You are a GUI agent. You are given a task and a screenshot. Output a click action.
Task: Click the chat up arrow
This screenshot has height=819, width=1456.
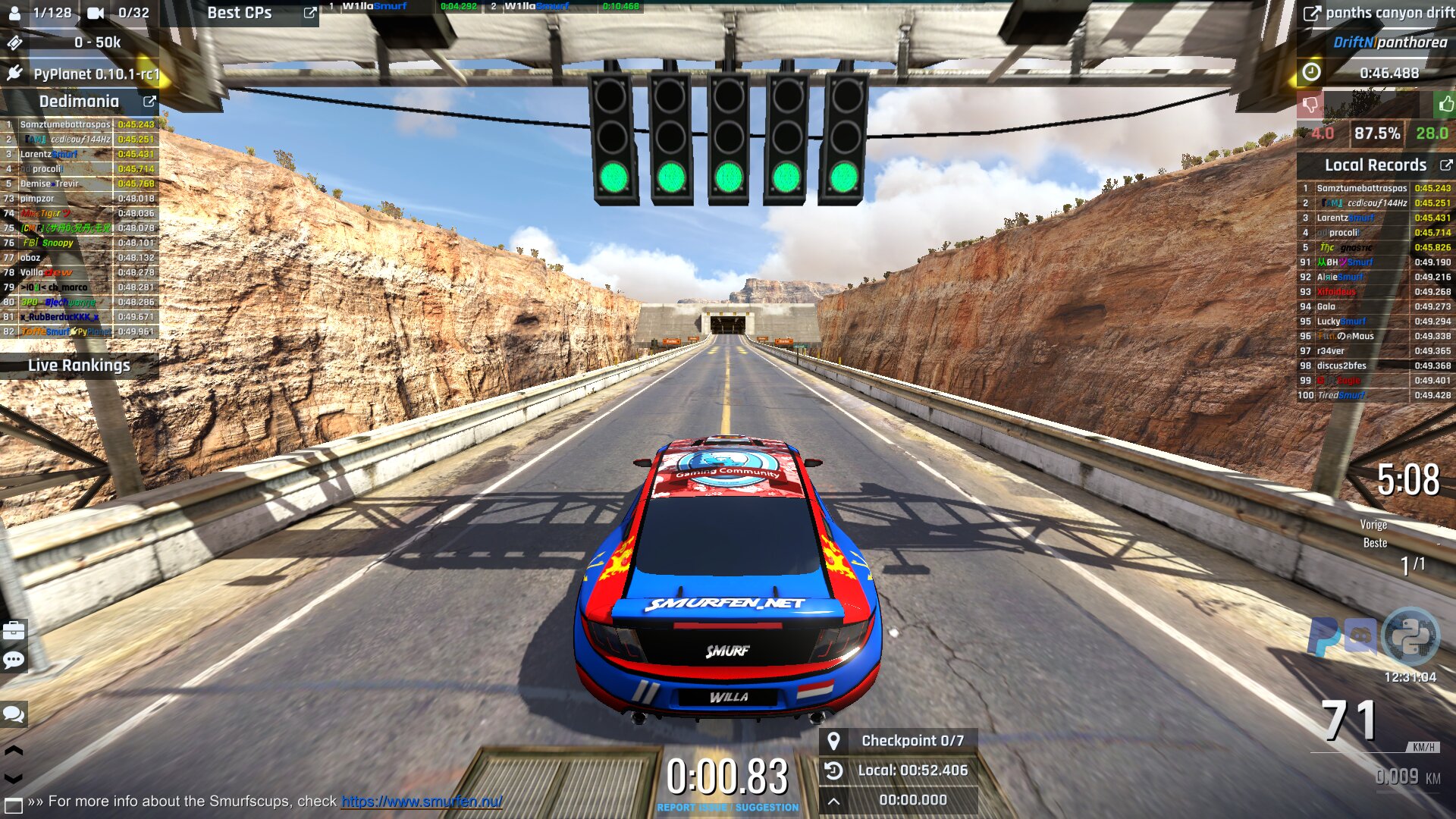pos(14,751)
